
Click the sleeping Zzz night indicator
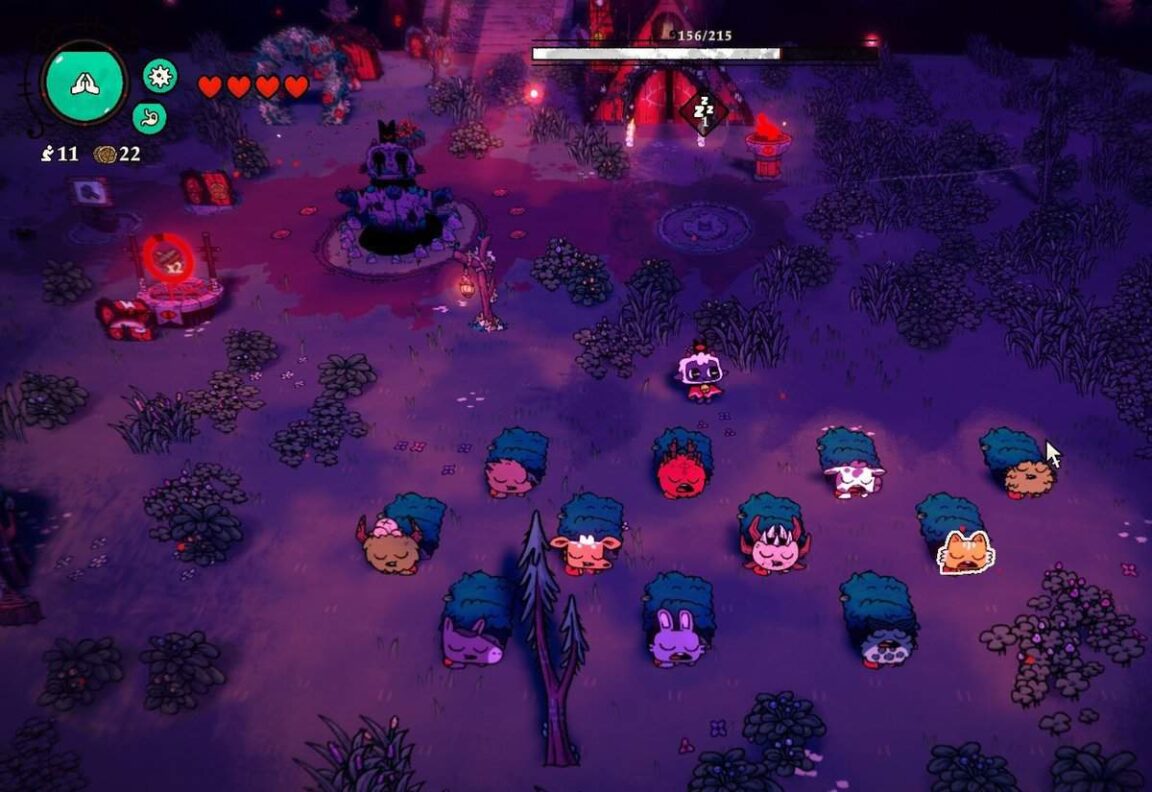[703, 110]
